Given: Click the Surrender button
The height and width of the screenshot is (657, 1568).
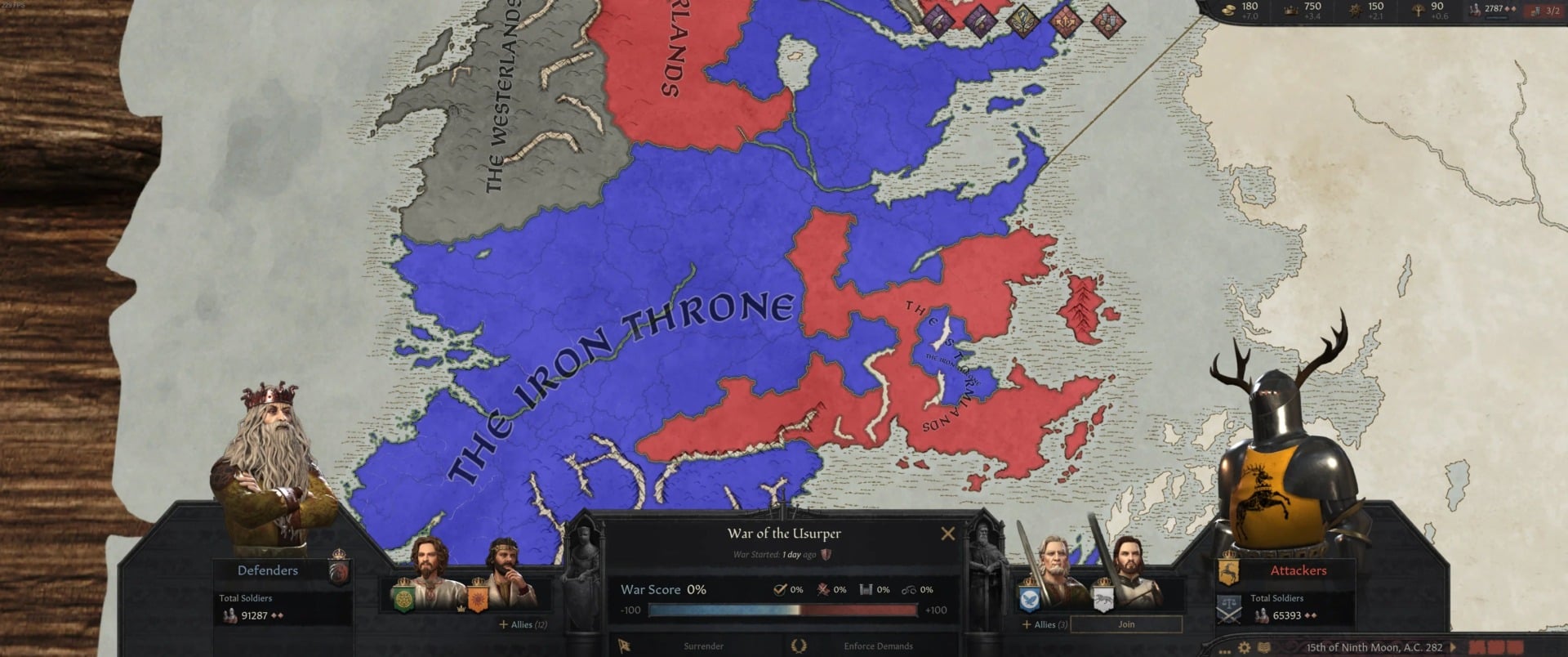Looking at the screenshot, I should 703,645.
